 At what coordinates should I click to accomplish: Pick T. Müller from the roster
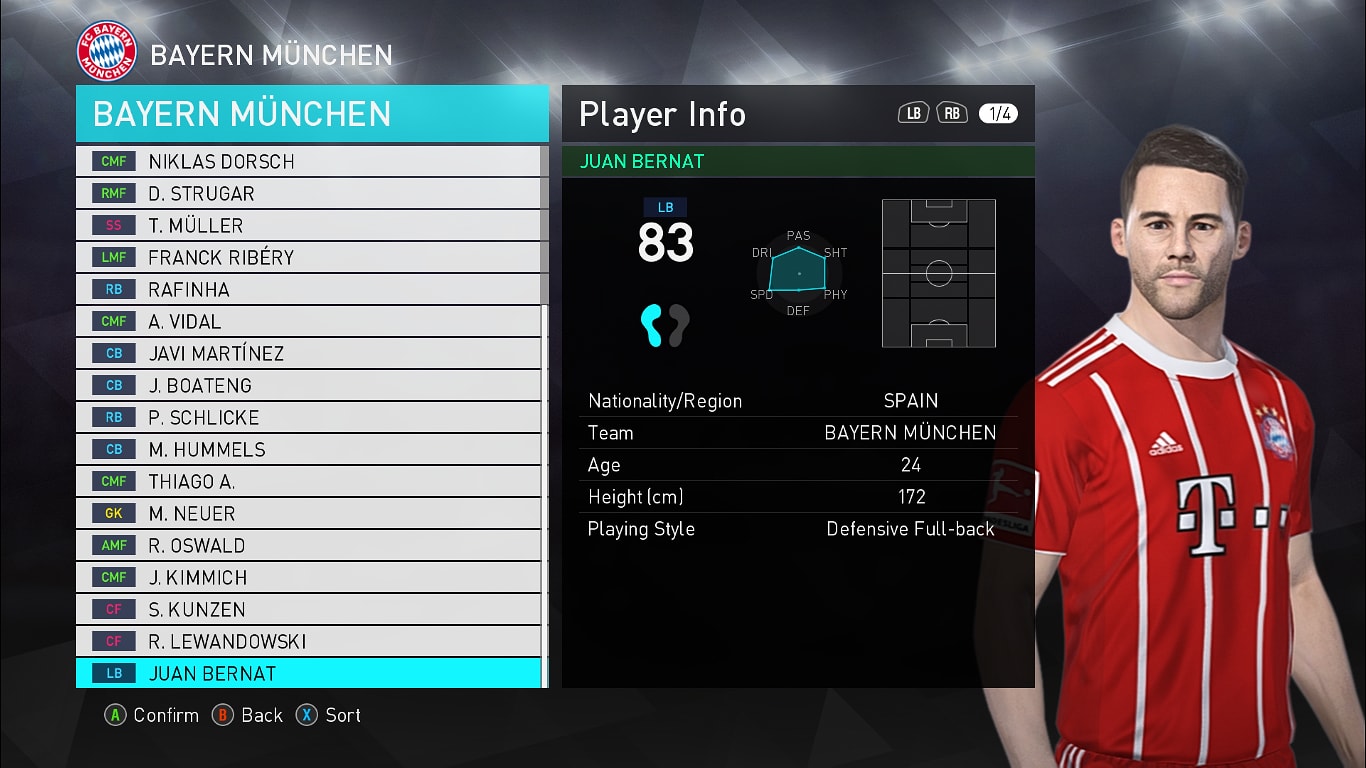(x=308, y=225)
